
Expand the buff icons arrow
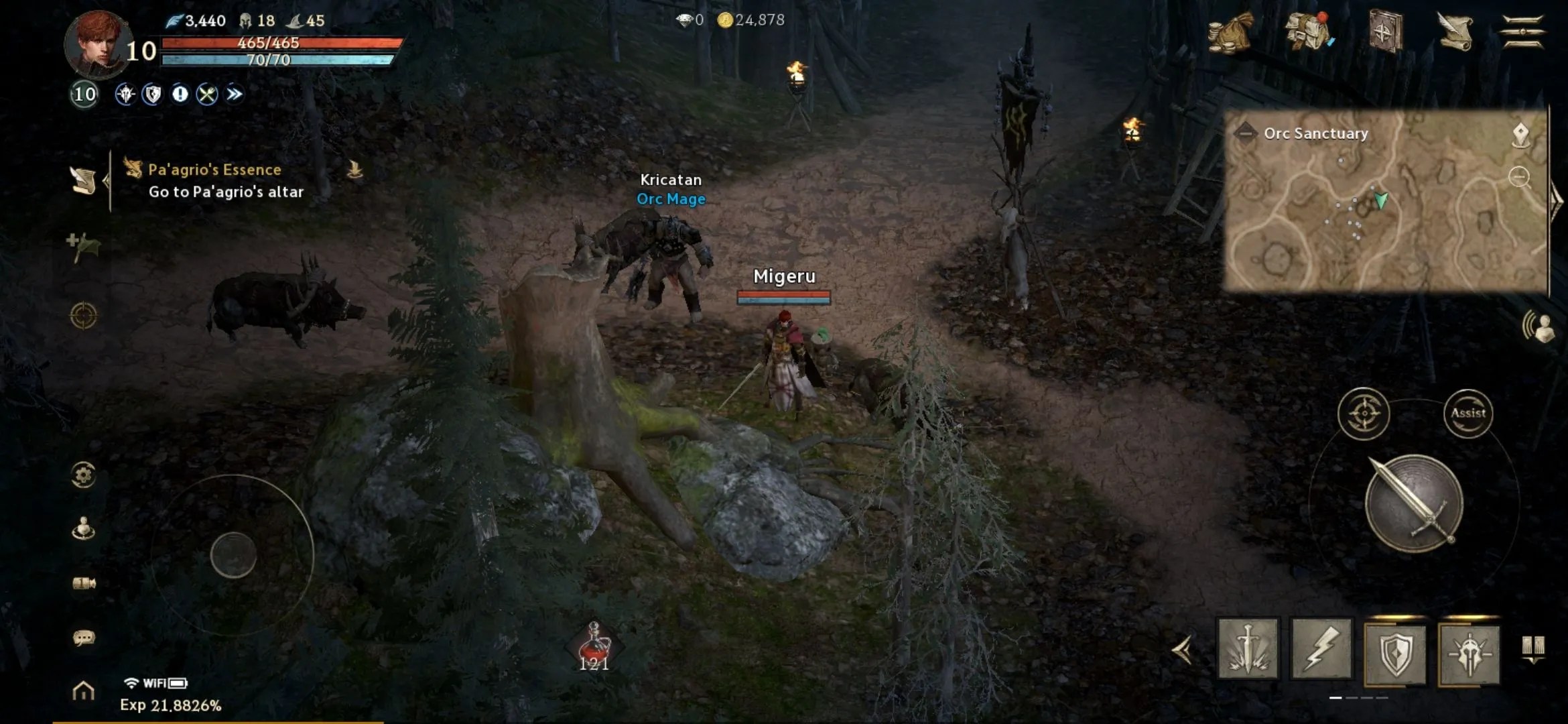click(234, 95)
